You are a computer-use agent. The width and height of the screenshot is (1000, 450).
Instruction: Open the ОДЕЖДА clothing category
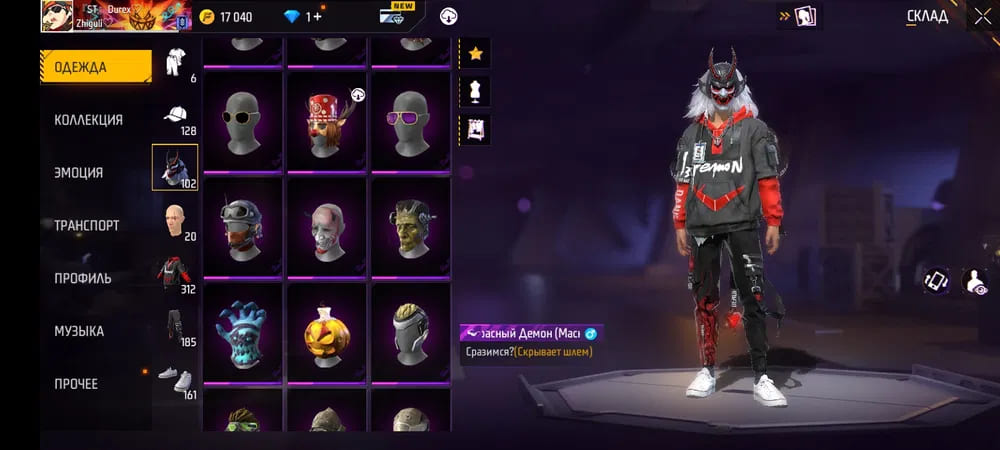click(x=95, y=67)
